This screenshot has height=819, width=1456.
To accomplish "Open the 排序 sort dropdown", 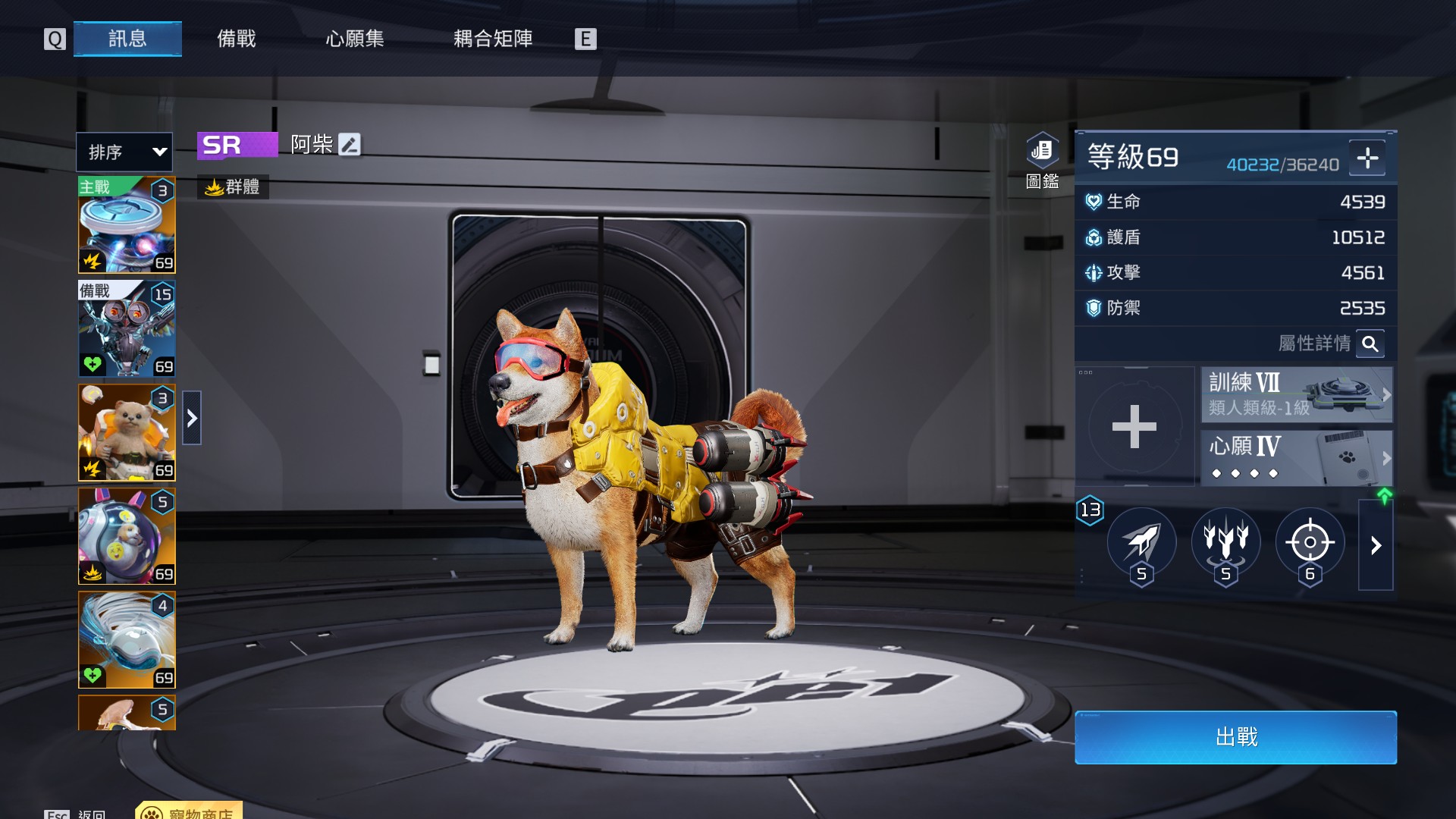I will tap(124, 152).
